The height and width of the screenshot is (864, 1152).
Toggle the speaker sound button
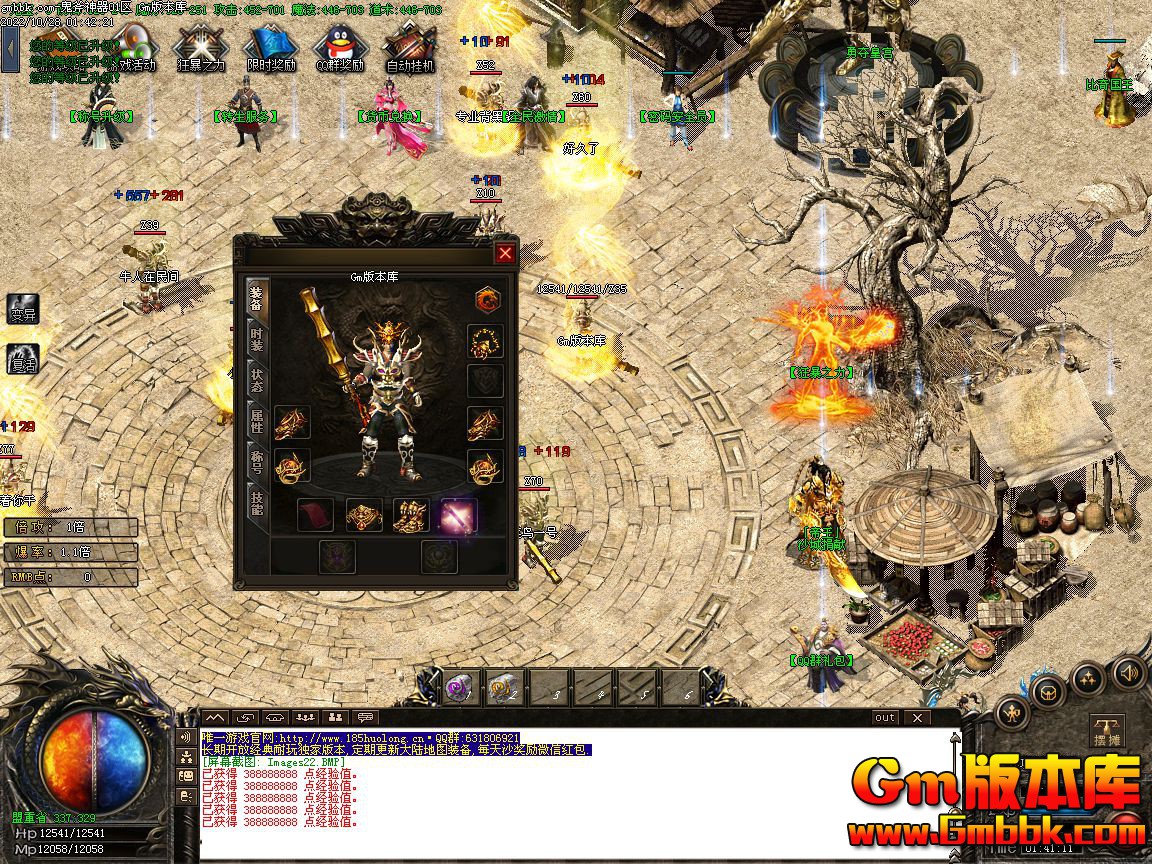tap(1127, 672)
